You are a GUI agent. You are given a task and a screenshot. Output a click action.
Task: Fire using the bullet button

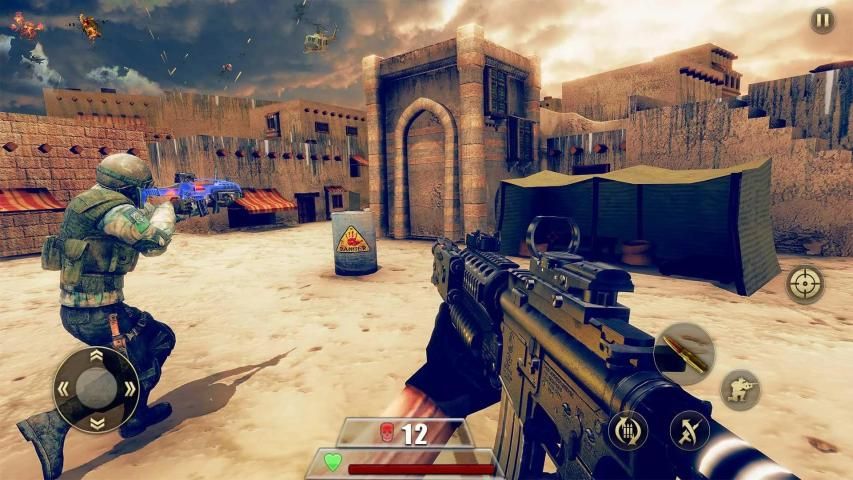pos(684,353)
